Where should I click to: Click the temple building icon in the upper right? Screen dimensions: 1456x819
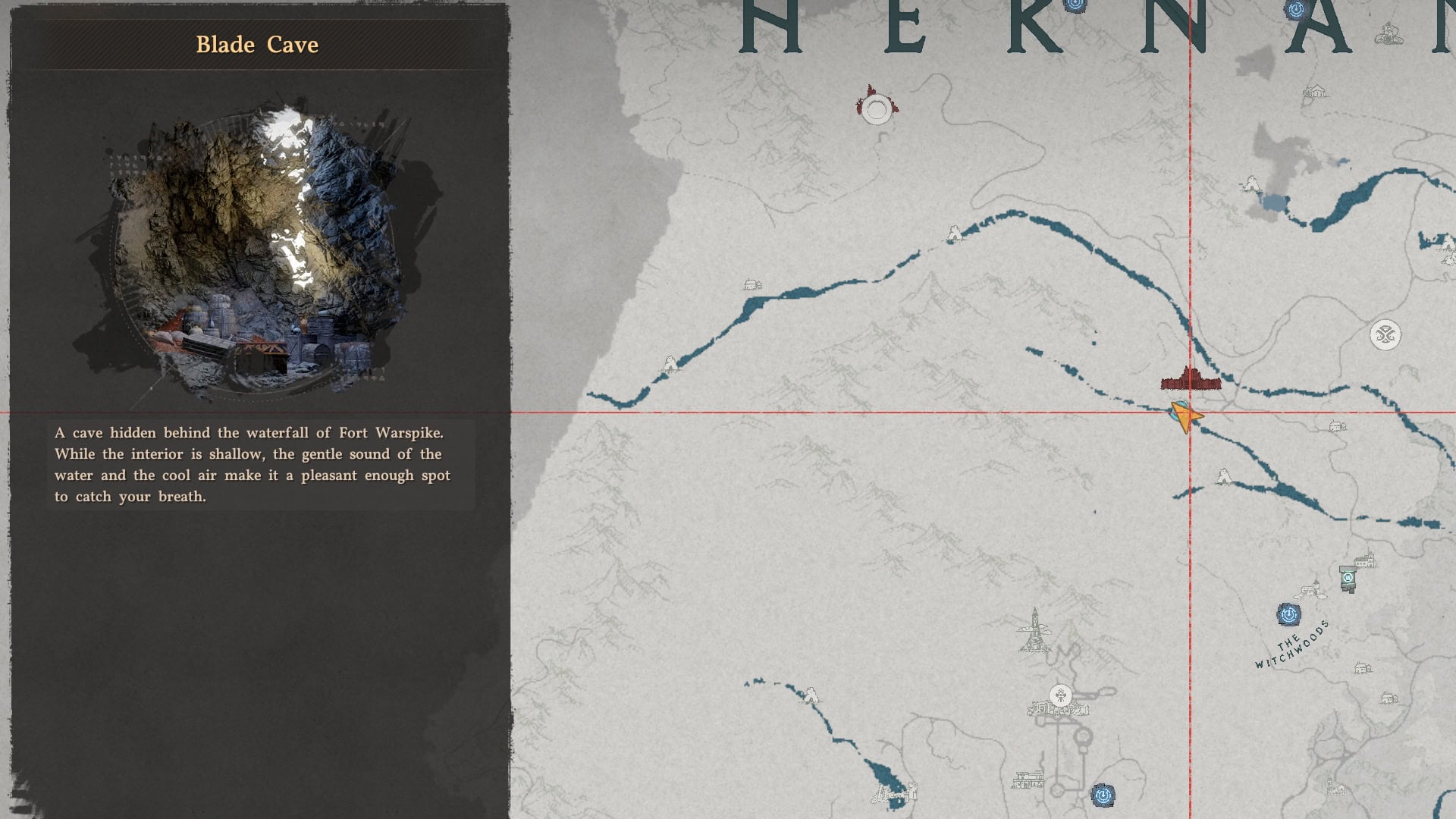pyautogui.click(x=1314, y=91)
